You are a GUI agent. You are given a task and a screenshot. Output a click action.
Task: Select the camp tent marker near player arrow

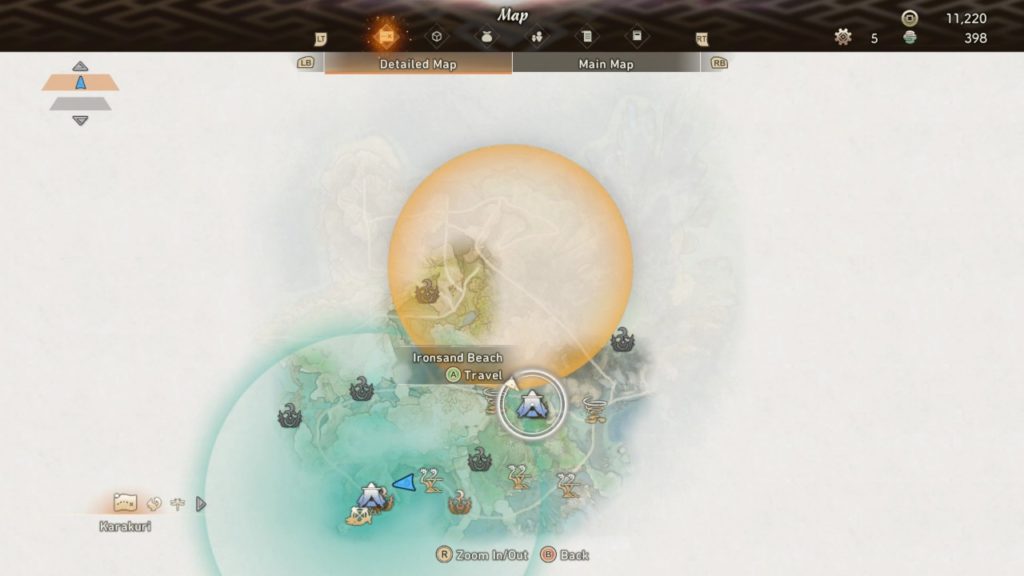(x=371, y=493)
